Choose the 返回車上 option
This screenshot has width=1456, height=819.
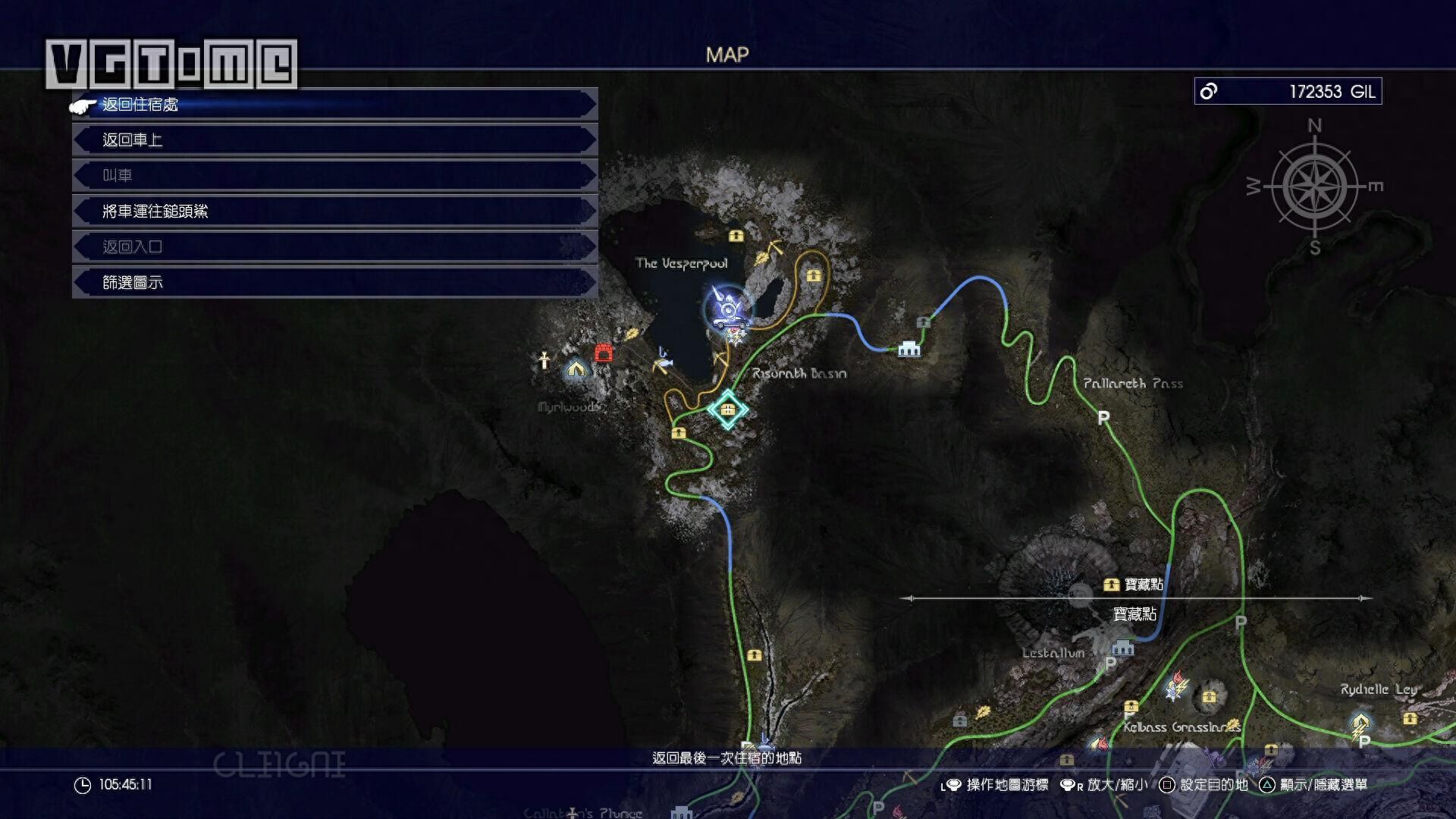(x=334, y=140)
